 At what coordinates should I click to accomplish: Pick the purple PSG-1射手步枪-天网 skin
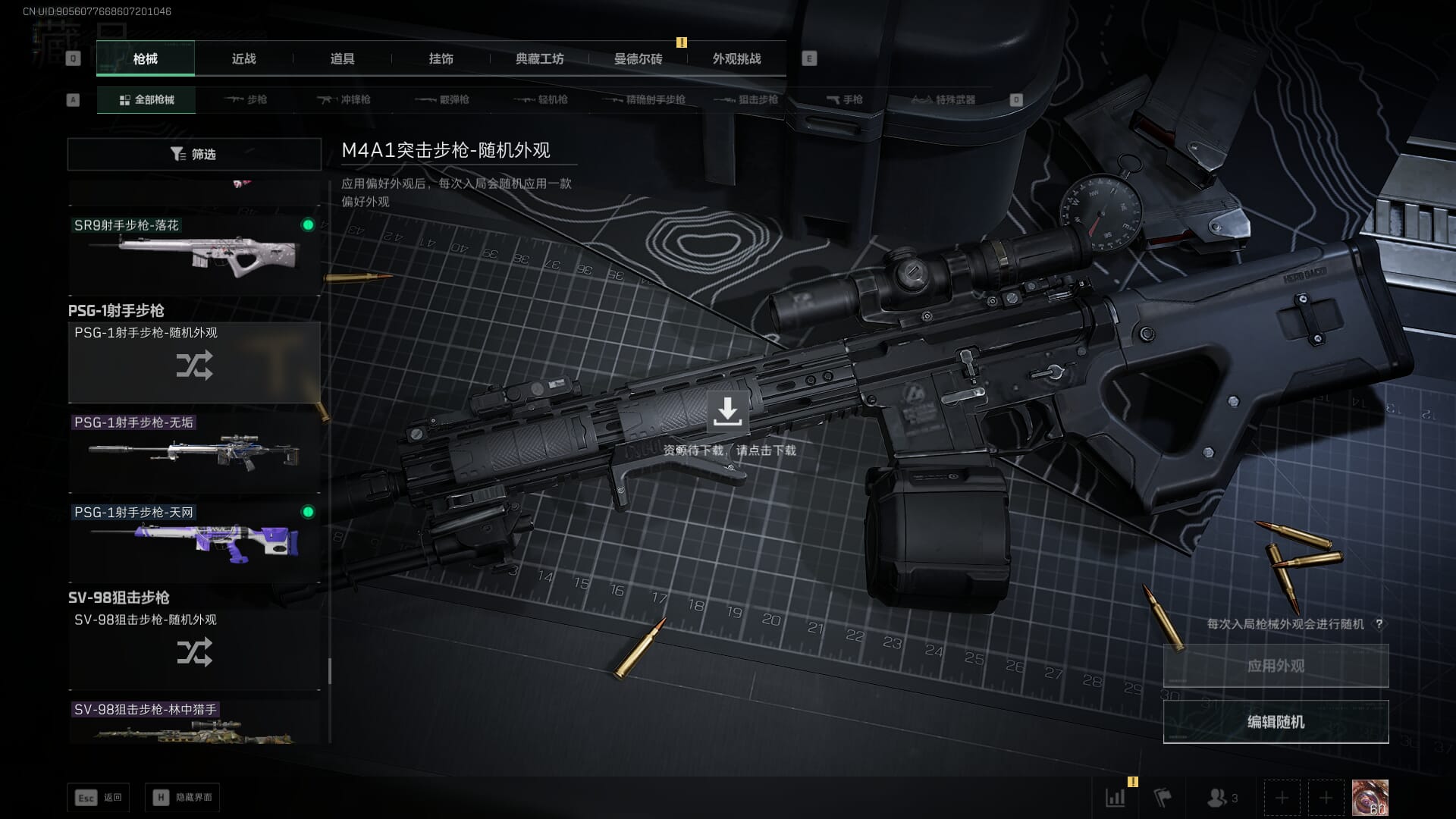coord(194,541)
